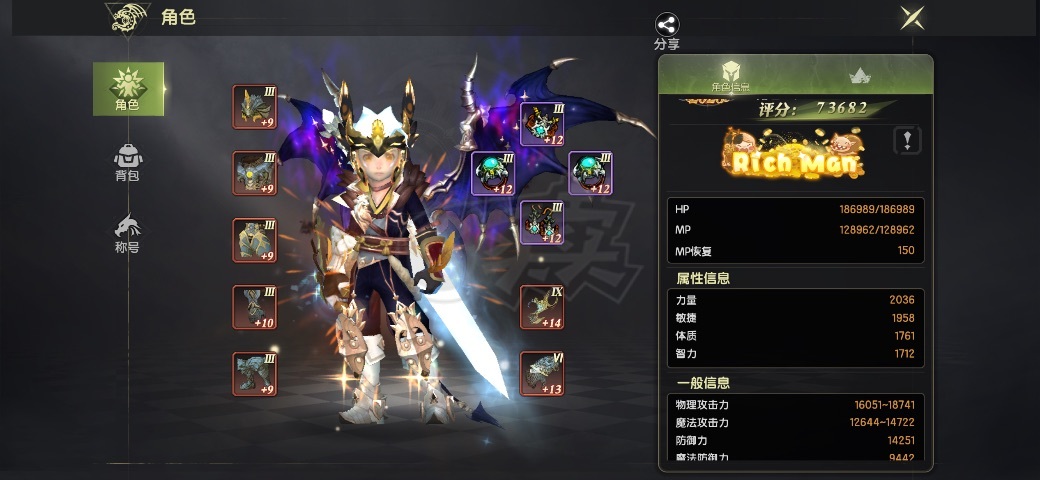Click the exclamation mark info button
1040x480 pixels.
(x=907, y=140)
